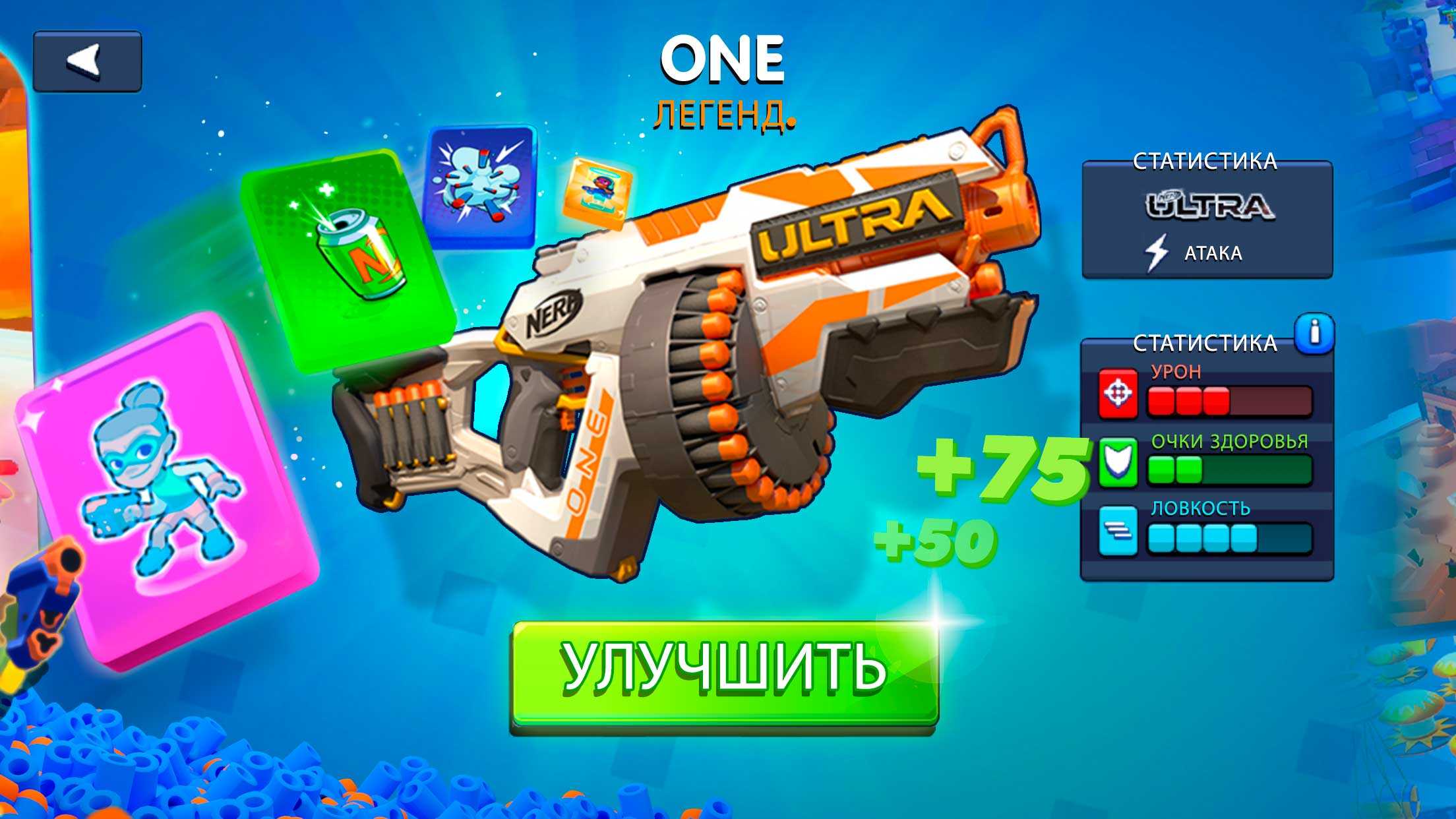Tap the green УЛУЧШИТЬ upgrade button
Screen dimensions: 1456x819
724,673
